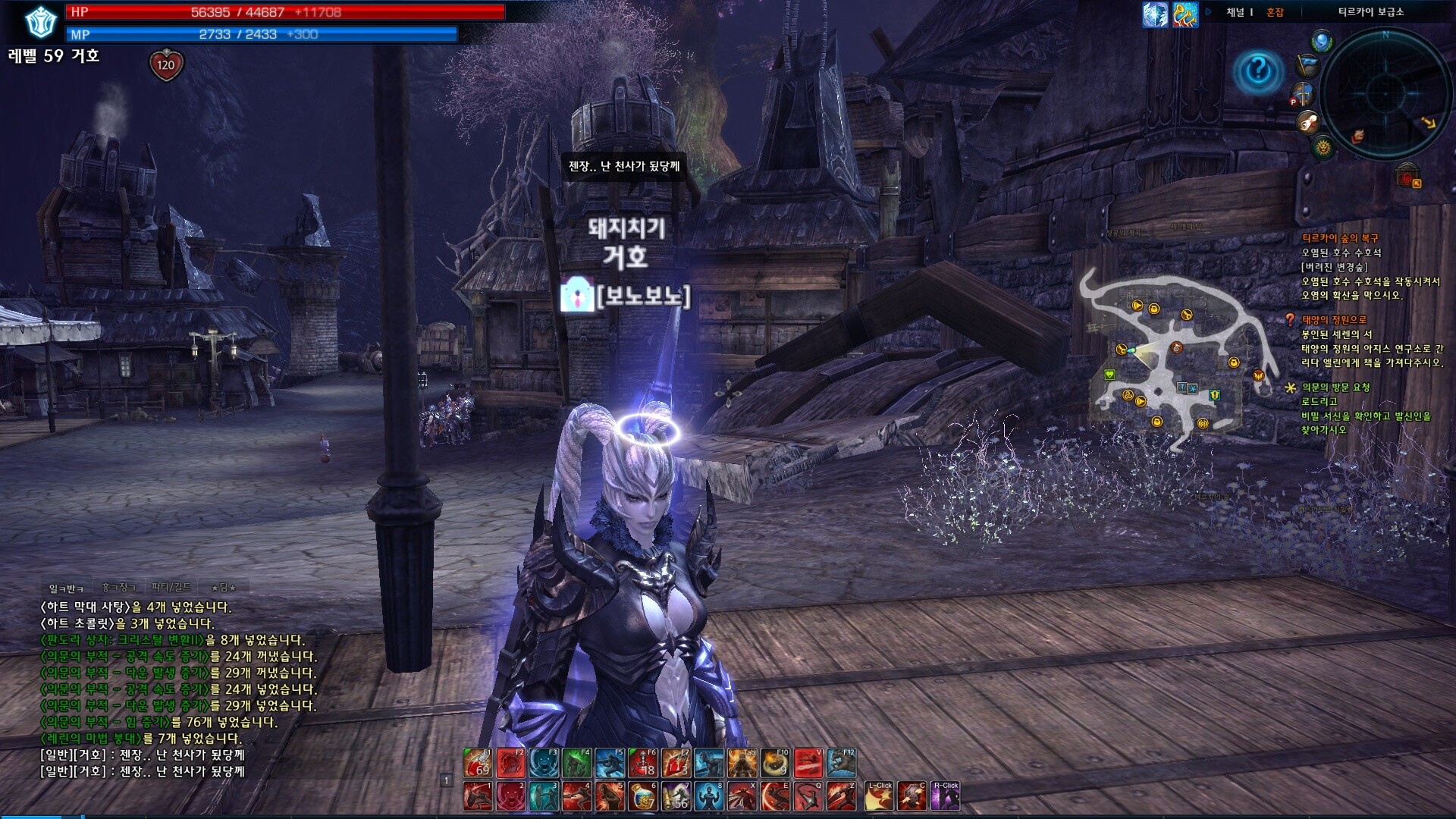Activate the red crystal item in the F7 slot
The image size is (1456, 819).
point(675,763)
